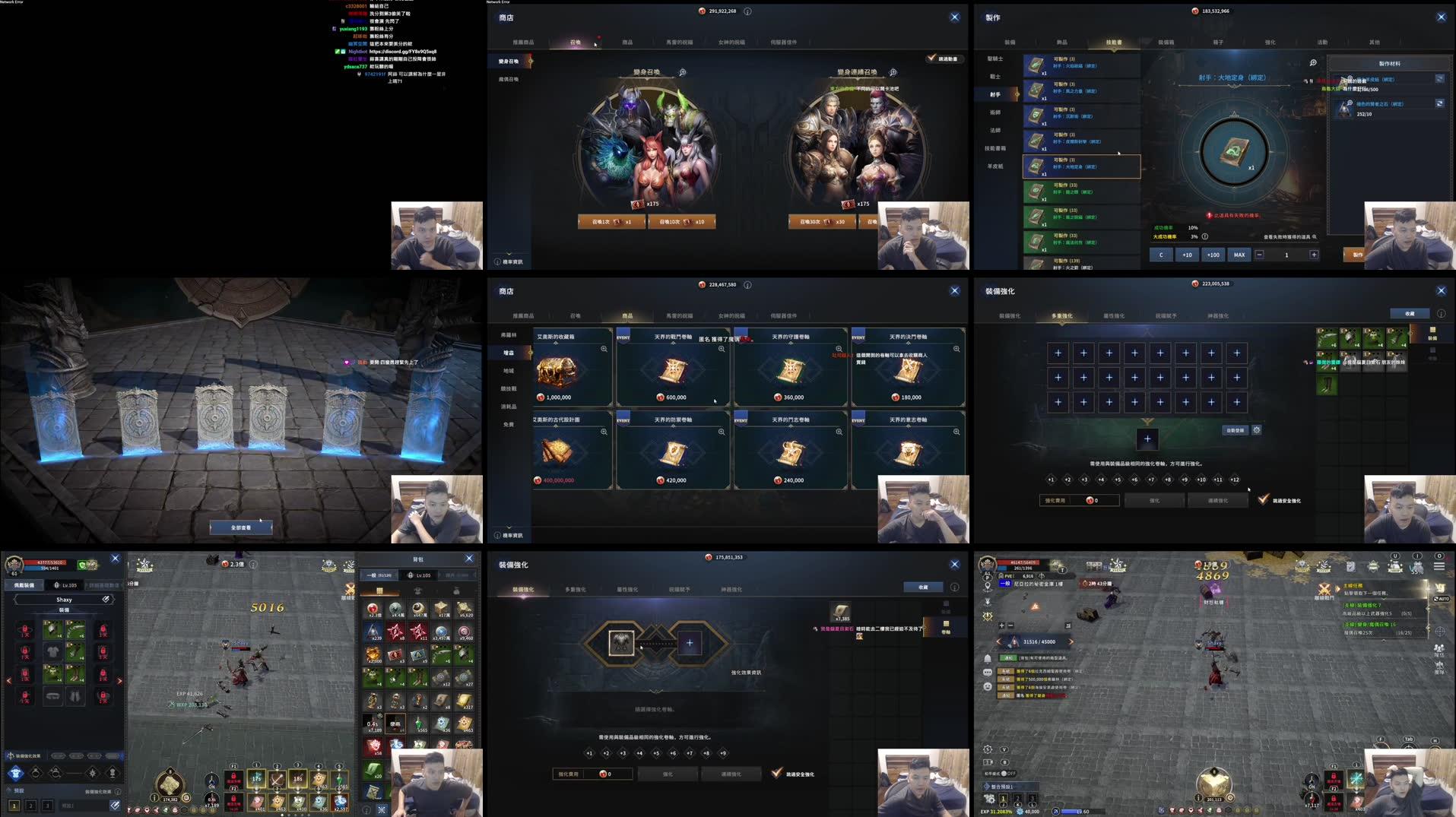
Task: Click the pencil edit icon beside Shaxy
Action: pos(106,600)
